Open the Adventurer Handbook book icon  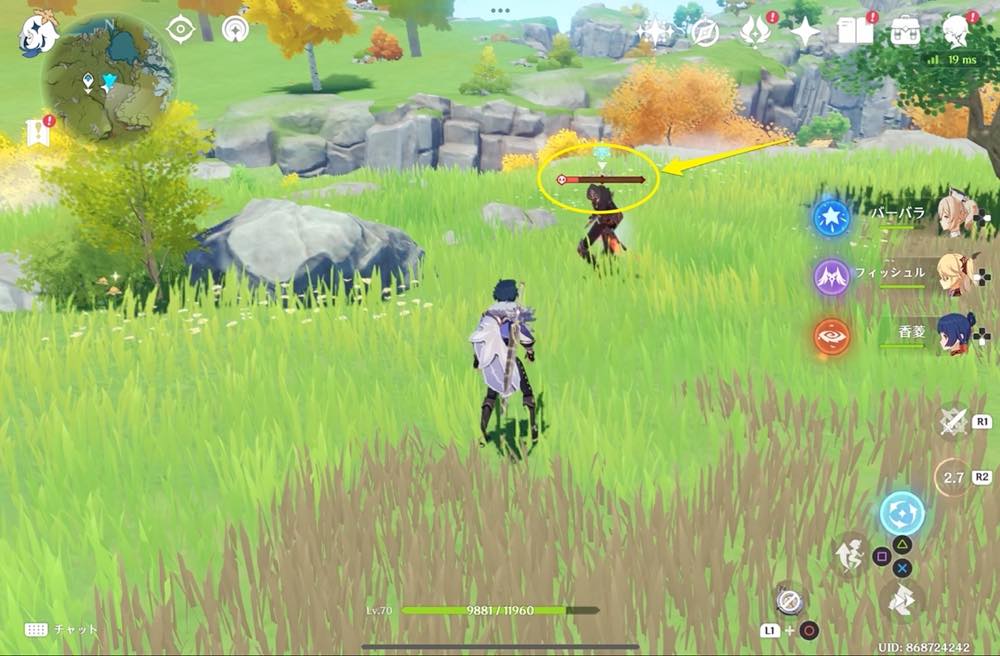pyautogui.click(x=856, y=32)
